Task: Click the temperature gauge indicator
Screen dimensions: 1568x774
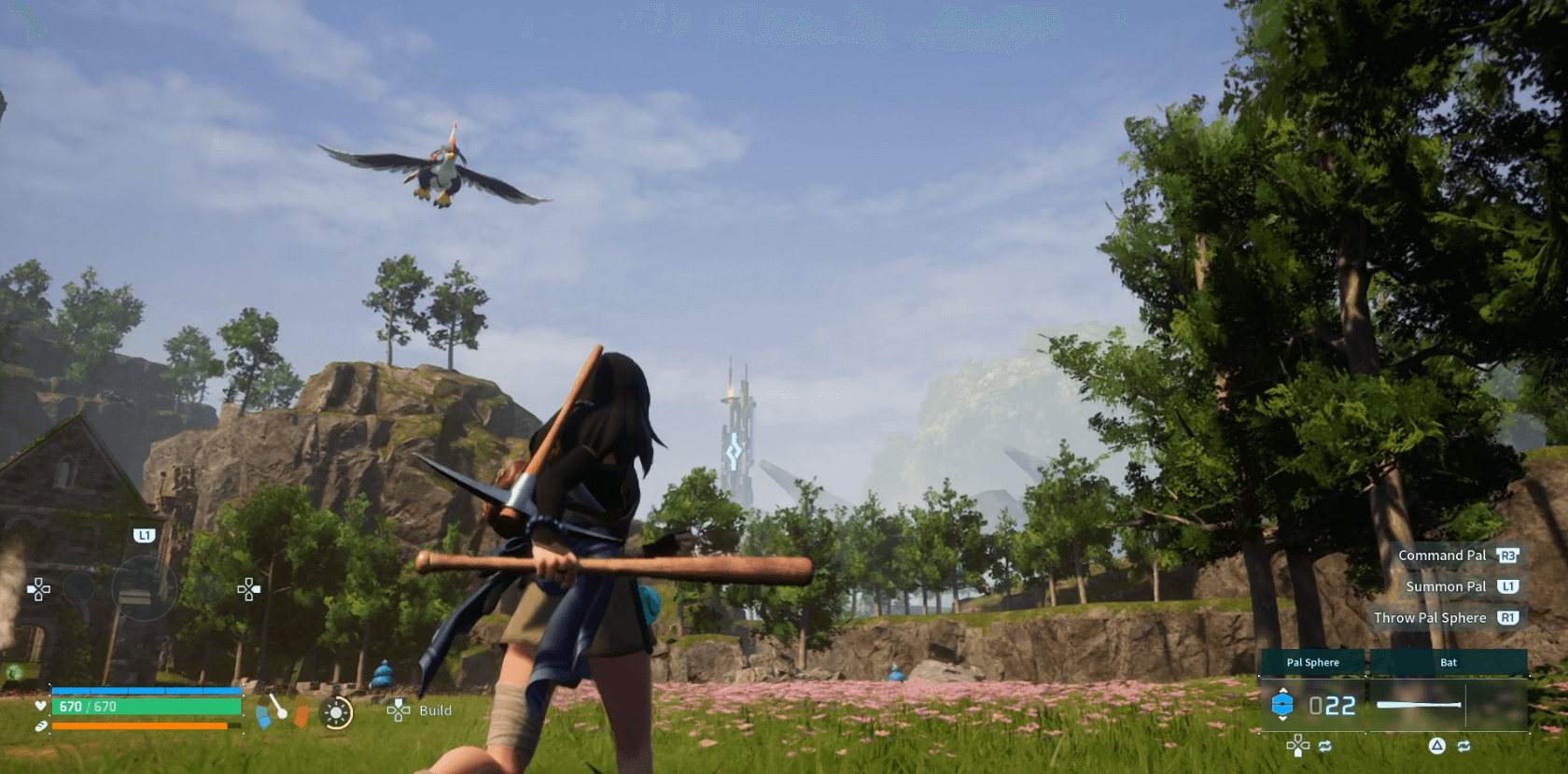Action: click(x=281, y=711)
